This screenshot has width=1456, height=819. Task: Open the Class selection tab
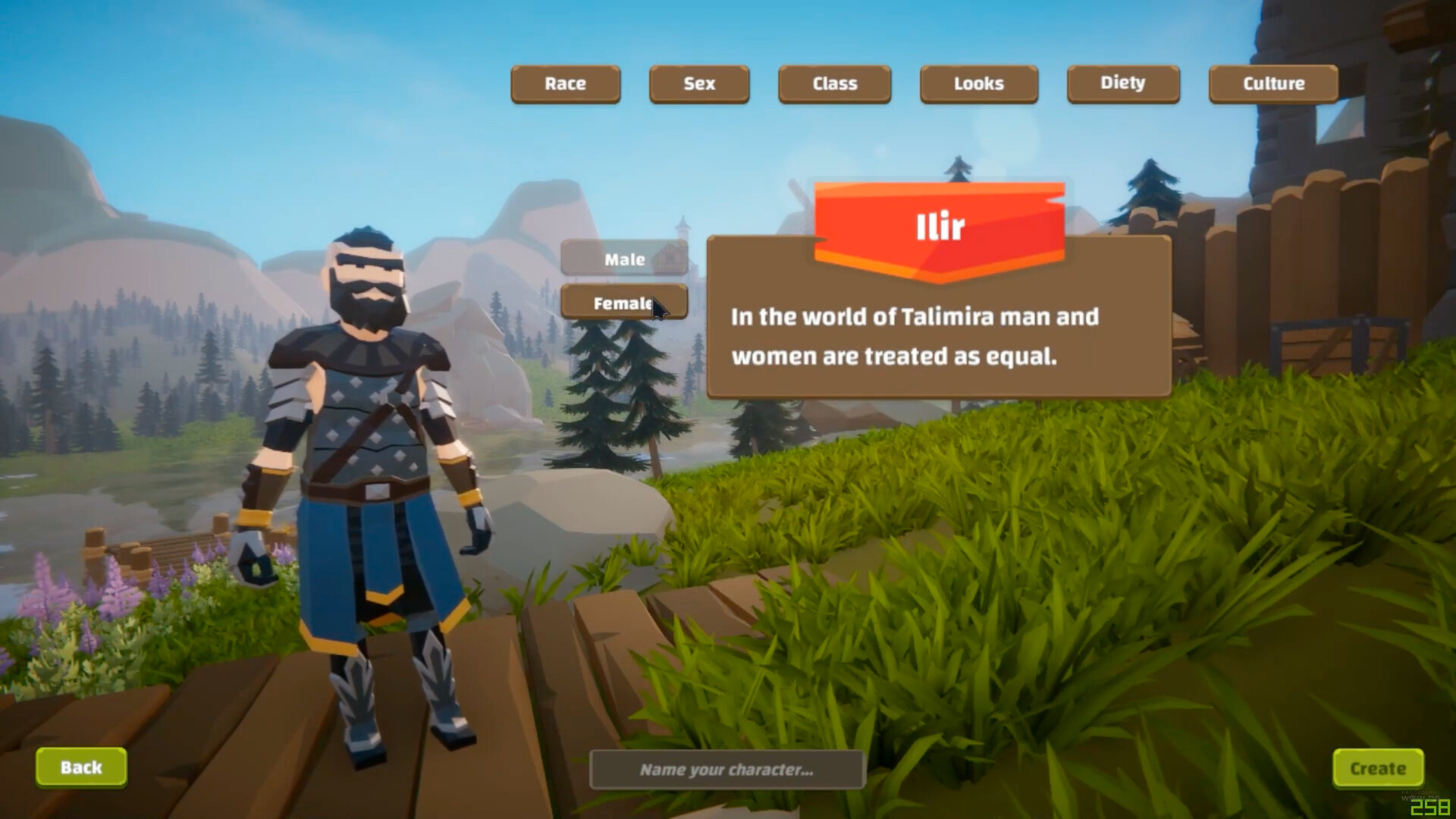[x=834, y=83]
